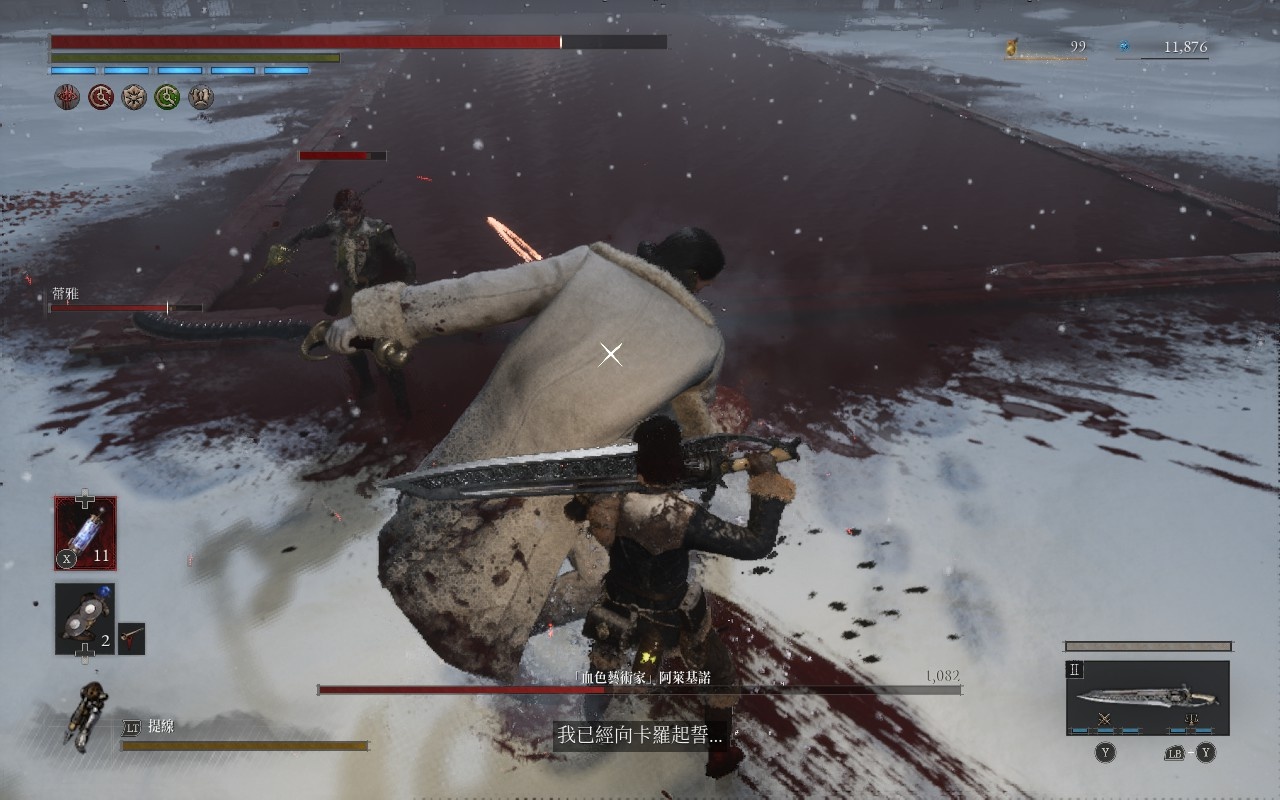This screenshot has height=800, width=1280.
Task: Inspect the green circular-arrow status buff icon
Action: tap(167, 97)
